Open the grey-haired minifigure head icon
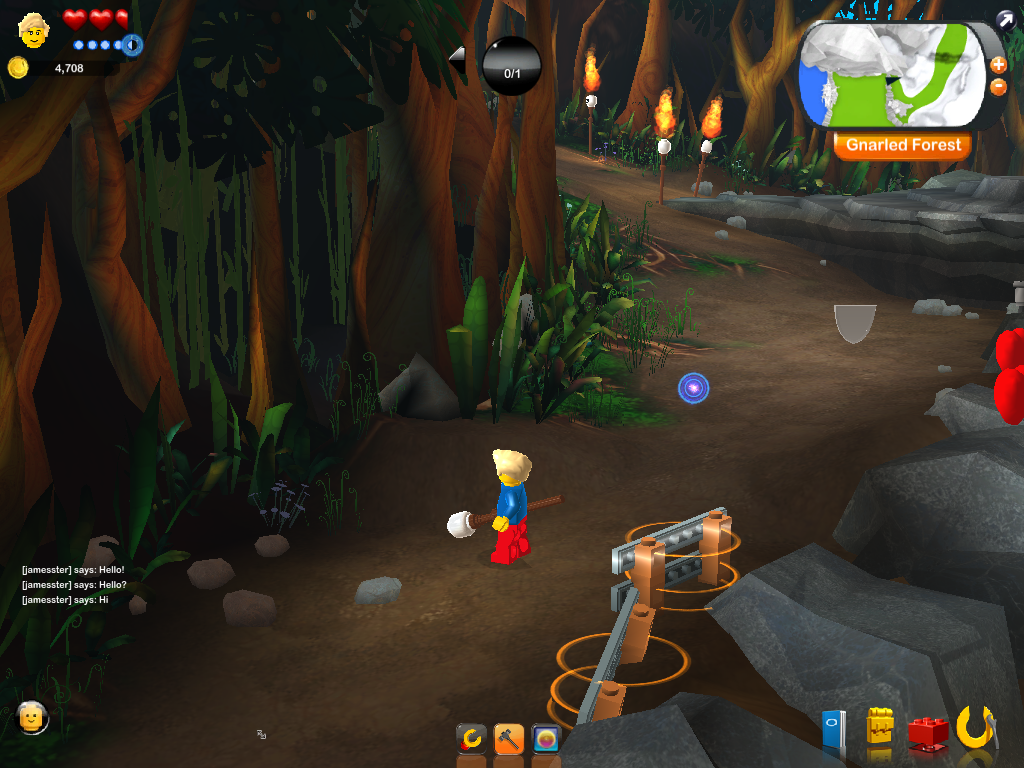The width and height of the screenshot is (1024, 768). pyautogui.click(x=33, y=716)
